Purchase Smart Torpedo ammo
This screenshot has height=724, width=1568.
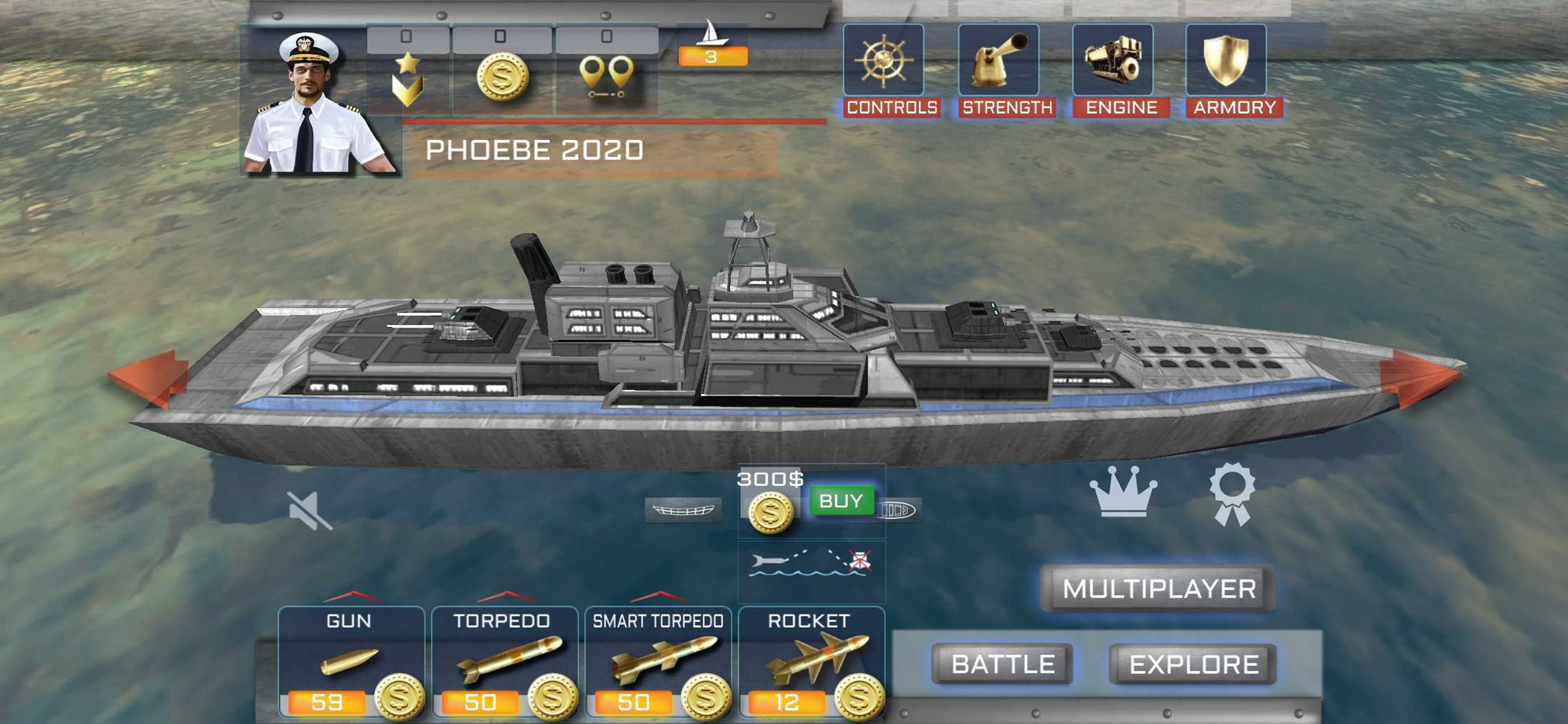point(705,698)
